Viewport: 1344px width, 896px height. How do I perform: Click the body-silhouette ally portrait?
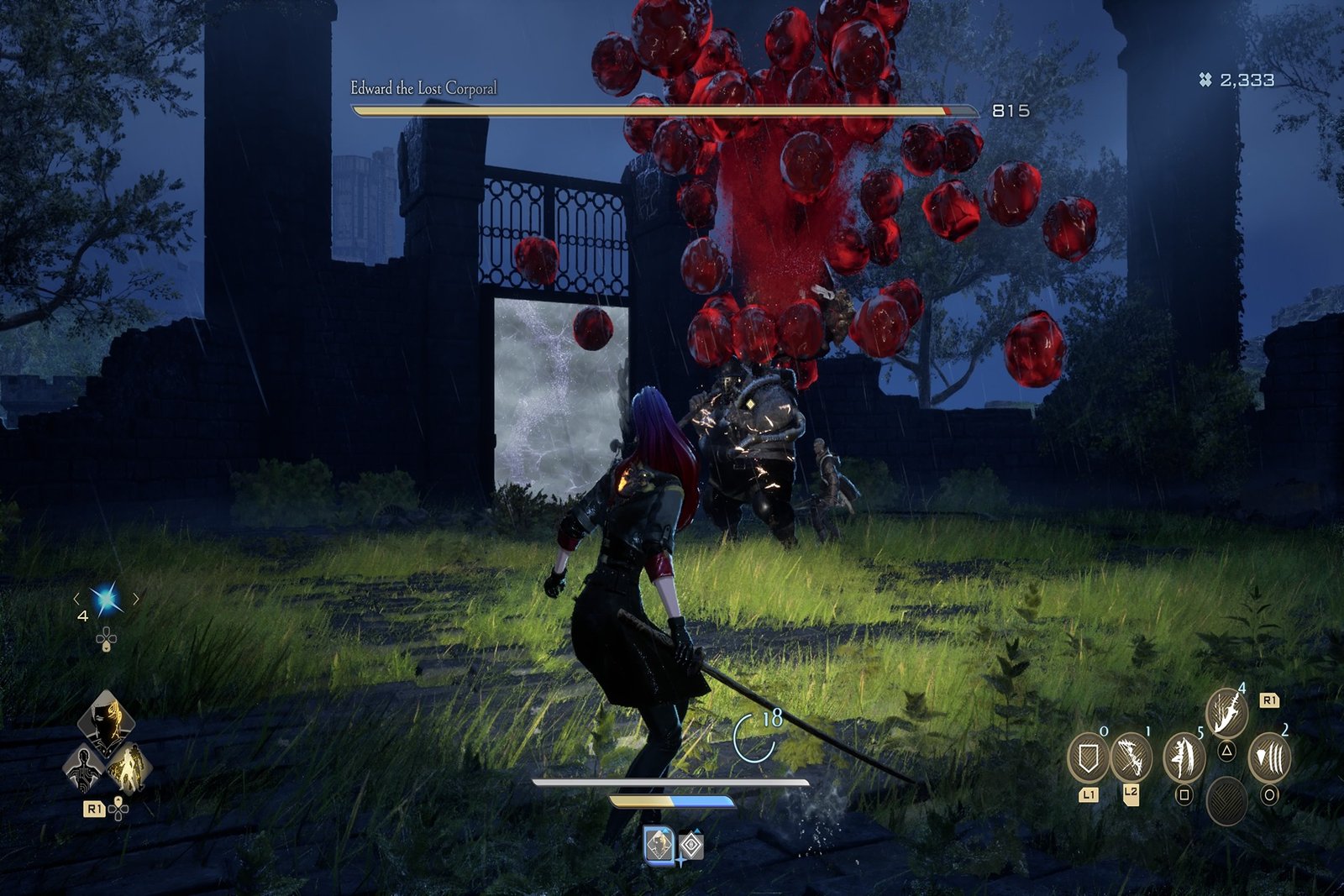(83, 768)
